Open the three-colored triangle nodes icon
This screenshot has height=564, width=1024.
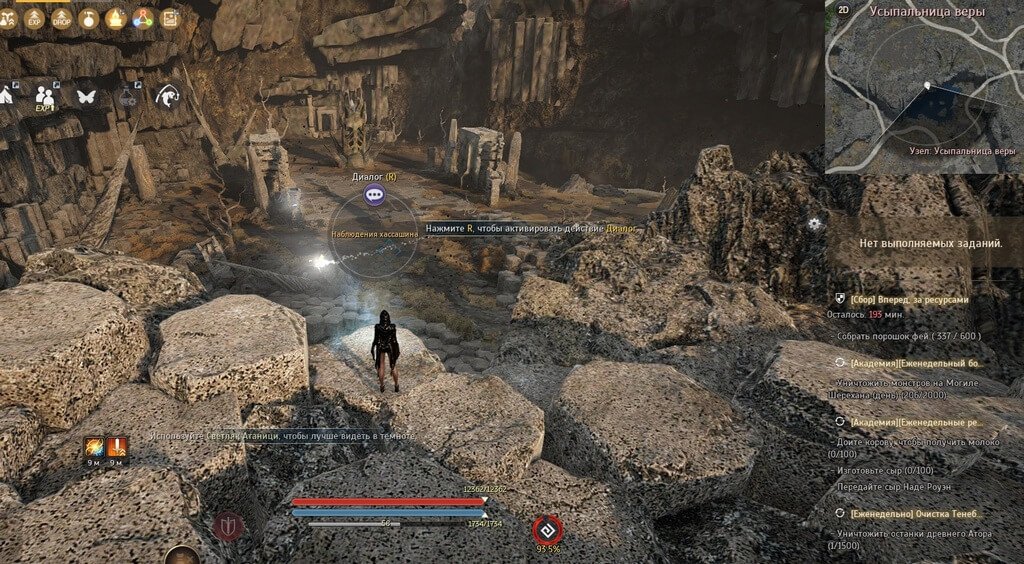142,17
